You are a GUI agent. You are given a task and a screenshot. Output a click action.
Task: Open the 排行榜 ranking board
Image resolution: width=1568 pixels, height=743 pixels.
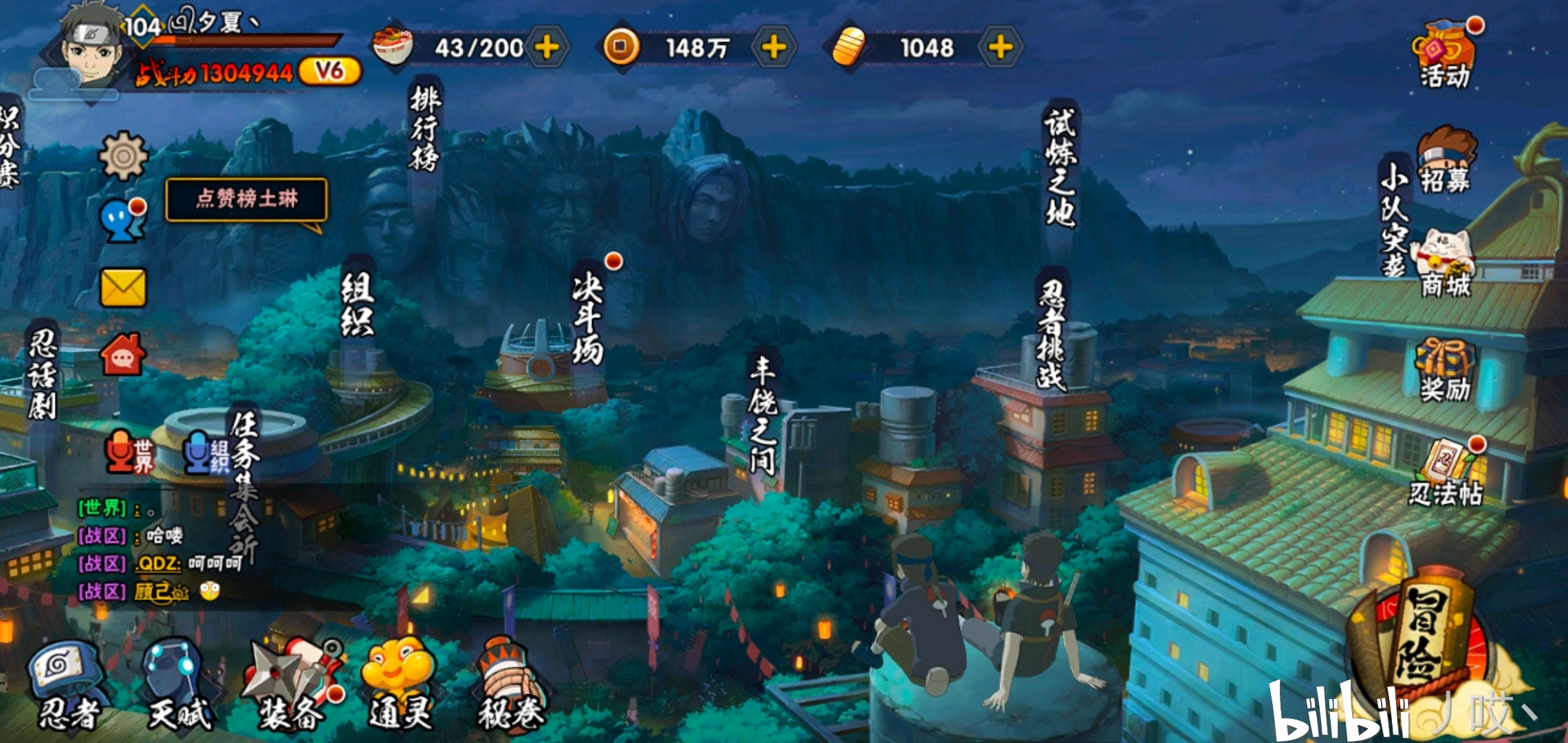coord(424,127)
